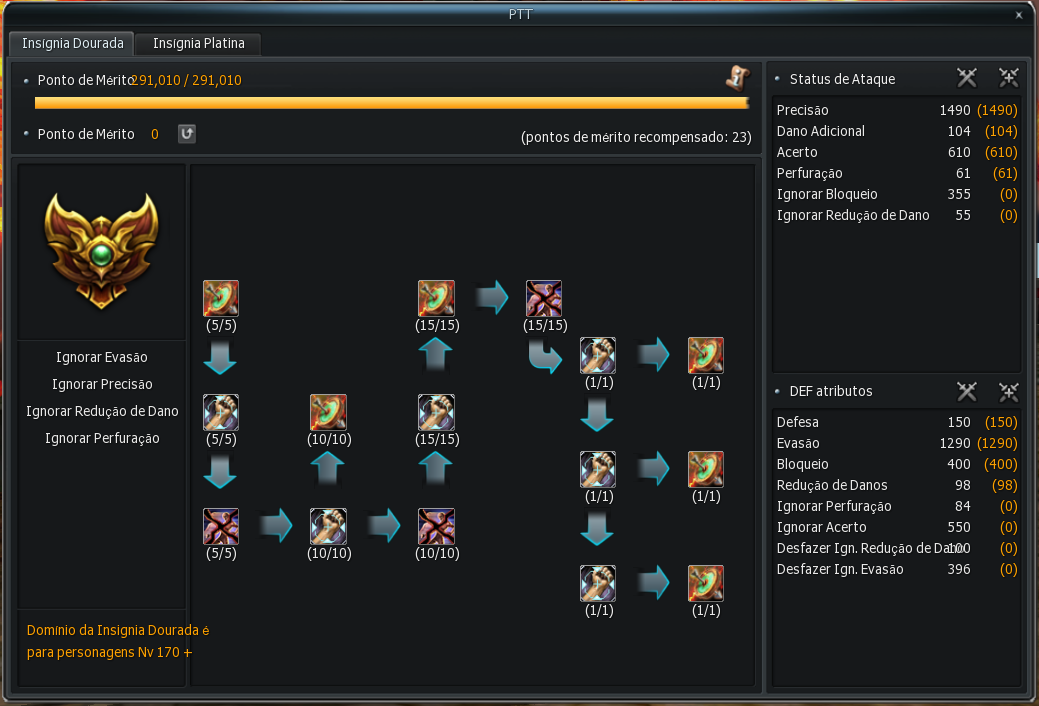Reset merit points with the arrow button

[187, 134]
